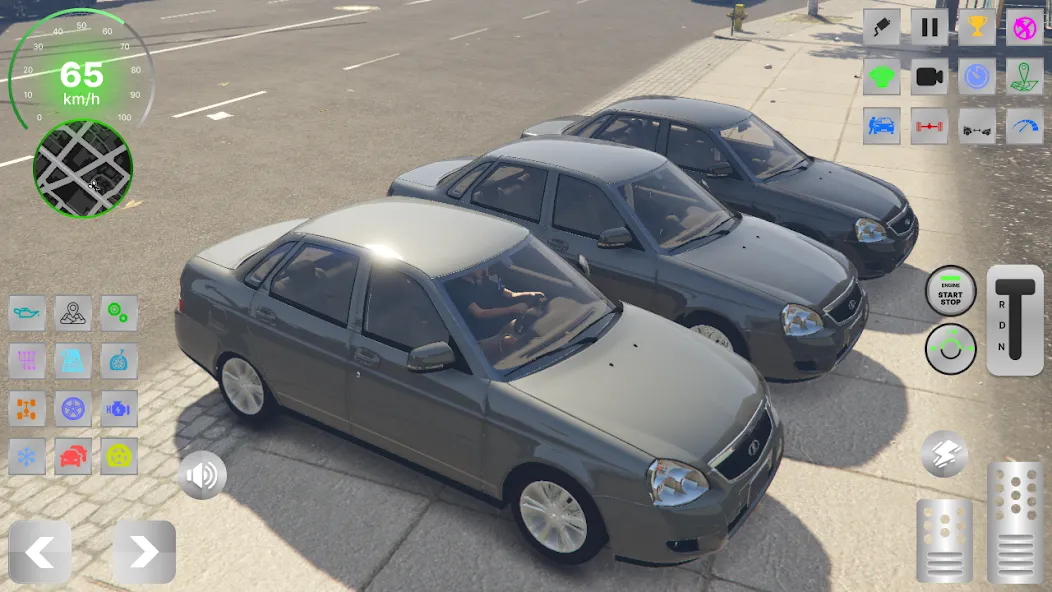Step on the gas pedal
The width and height of the screenshot is (1052, 592).
point(1014,522)
